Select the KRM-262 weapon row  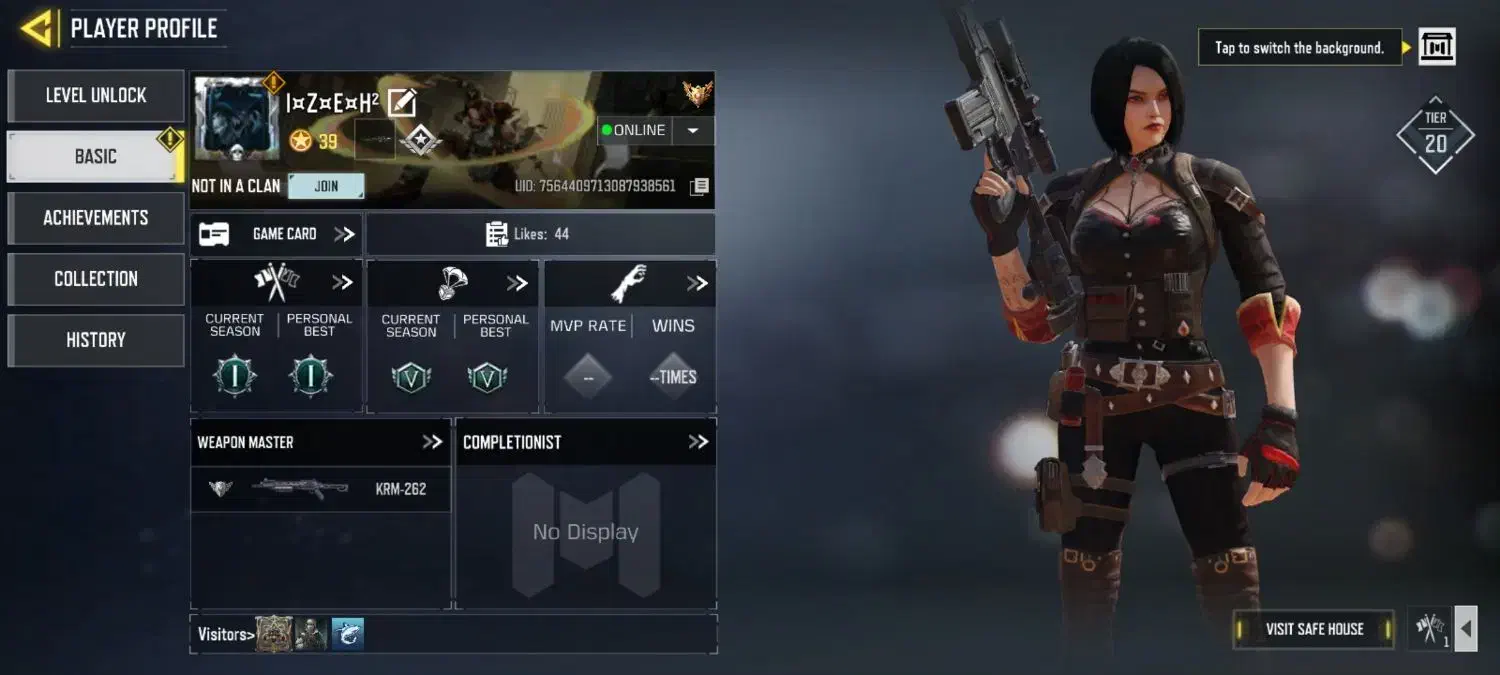tap(320, 489)
